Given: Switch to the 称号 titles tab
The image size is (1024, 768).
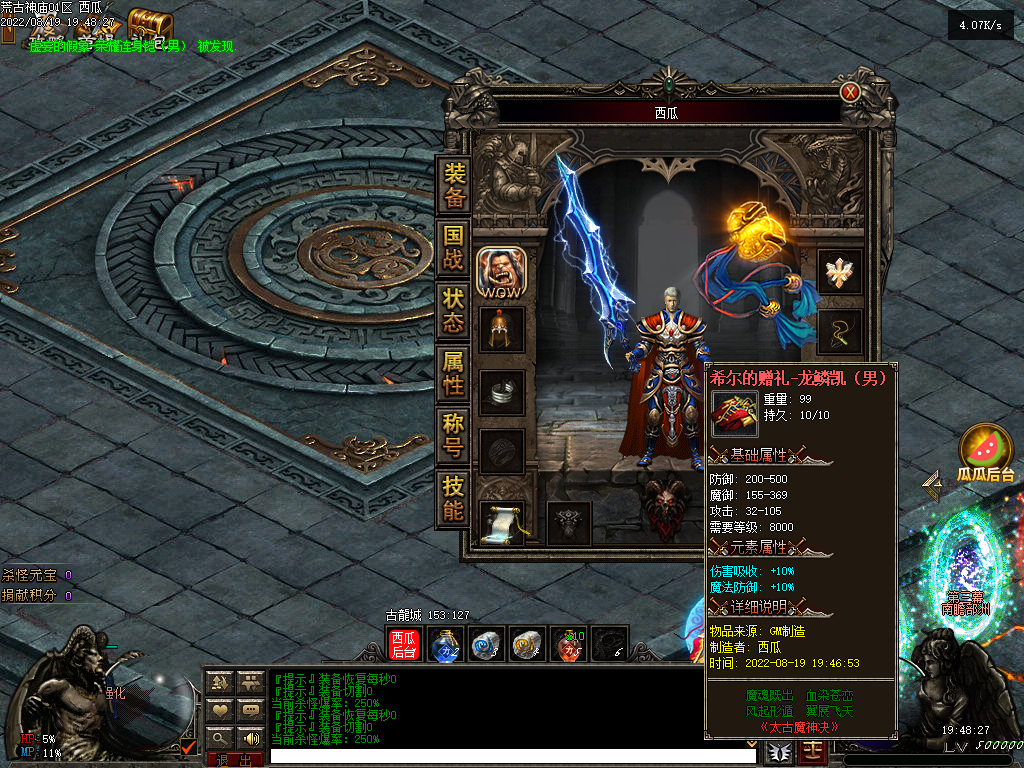Looking at the screenshot, I should [454, 436].
